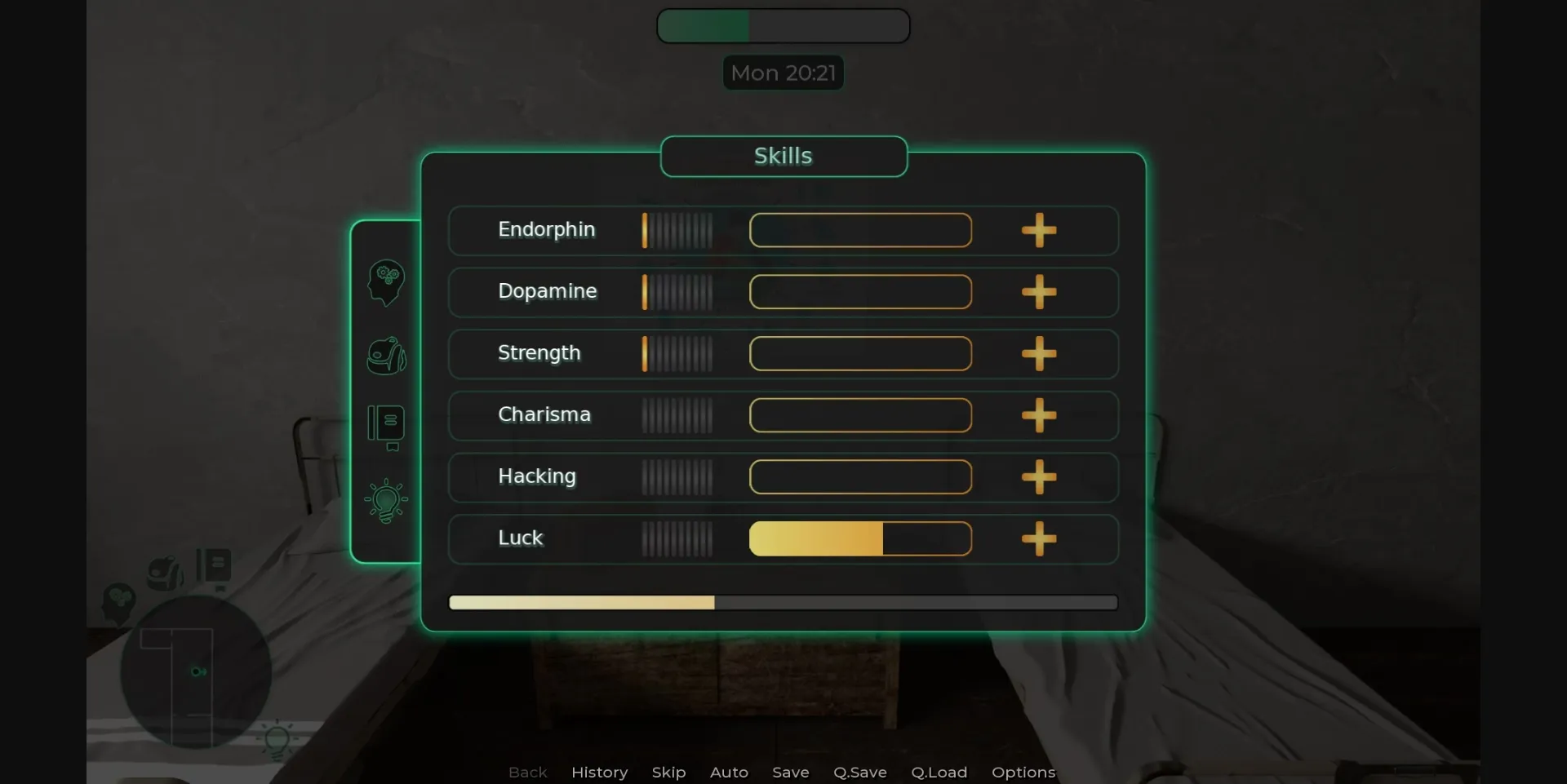Click the player marker on the minimap
The height and width of the screenshot is (784, 1567).
[x=198, y=671]
